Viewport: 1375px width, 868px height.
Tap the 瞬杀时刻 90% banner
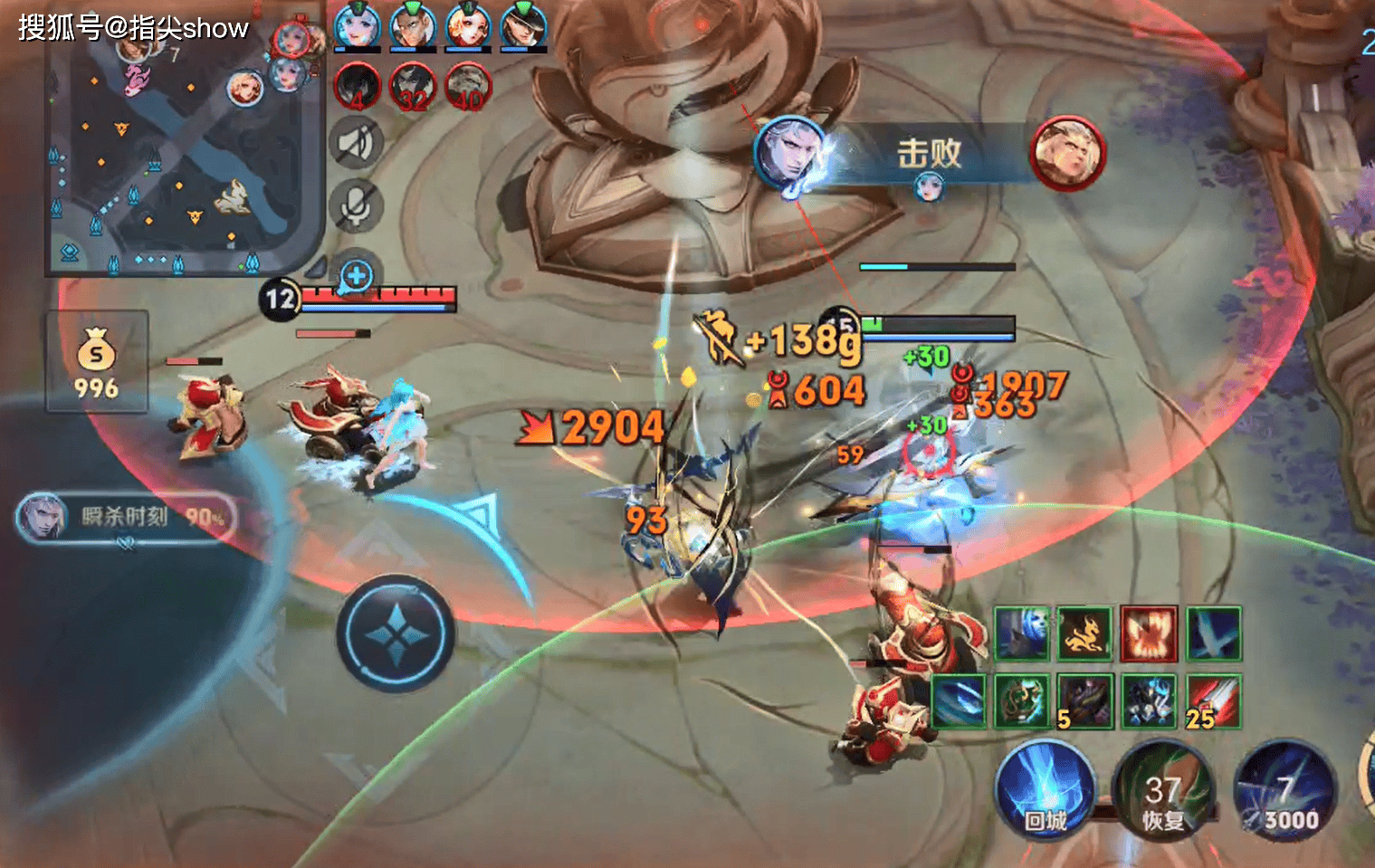(x=125, y=518)
